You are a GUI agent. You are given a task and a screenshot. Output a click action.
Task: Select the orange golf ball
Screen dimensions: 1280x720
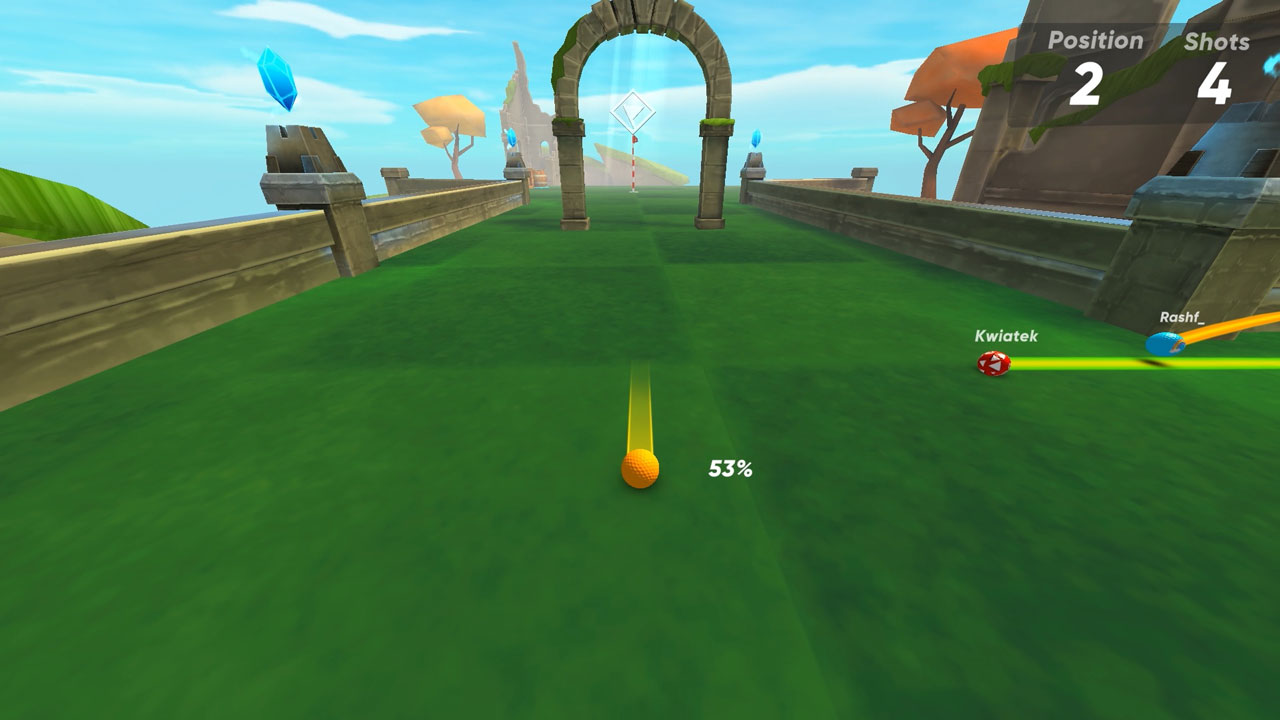(640, 467)
